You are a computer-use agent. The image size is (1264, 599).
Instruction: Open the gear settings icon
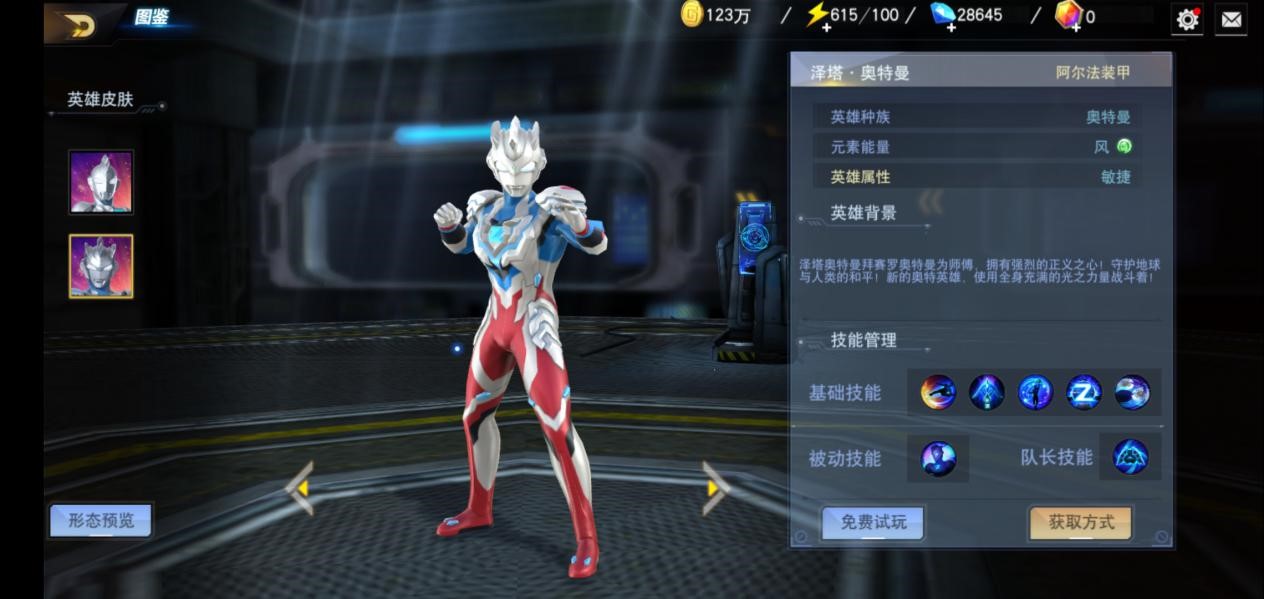[x=1187, y=19]
